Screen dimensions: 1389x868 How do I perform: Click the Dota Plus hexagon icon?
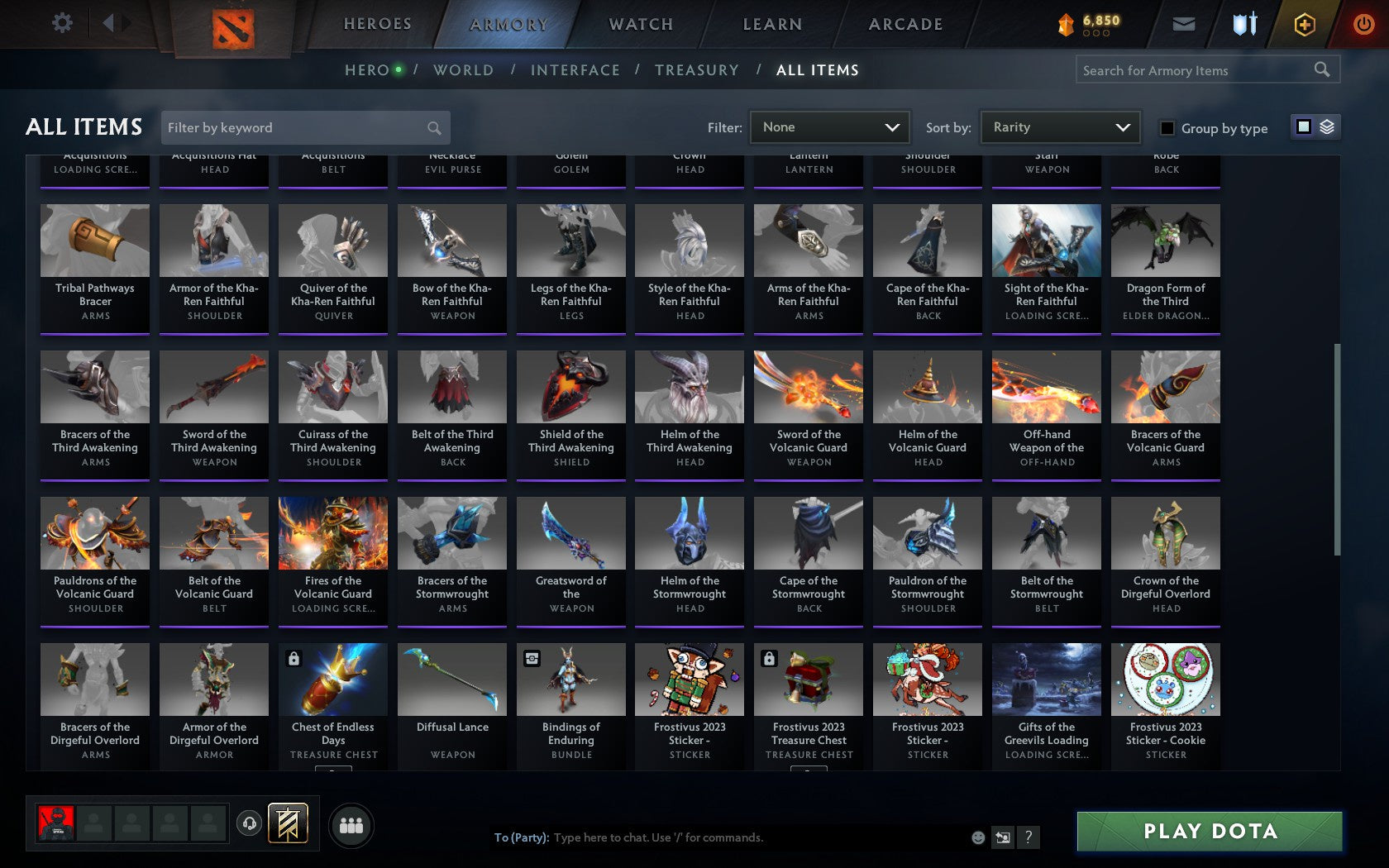[1304, 24]
